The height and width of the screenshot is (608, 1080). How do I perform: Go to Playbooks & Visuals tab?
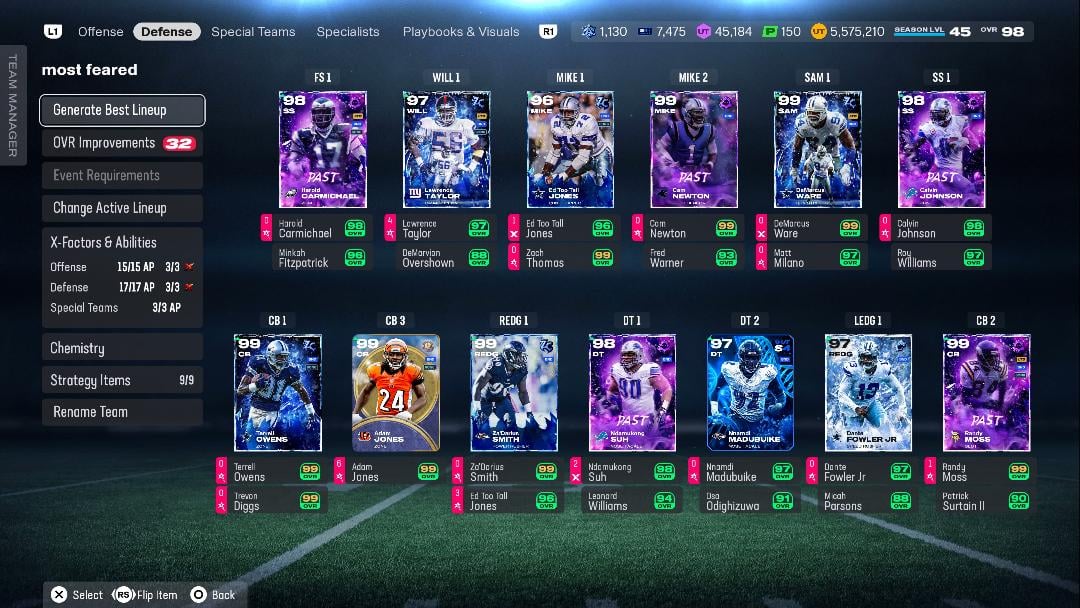tap(461, 32)
